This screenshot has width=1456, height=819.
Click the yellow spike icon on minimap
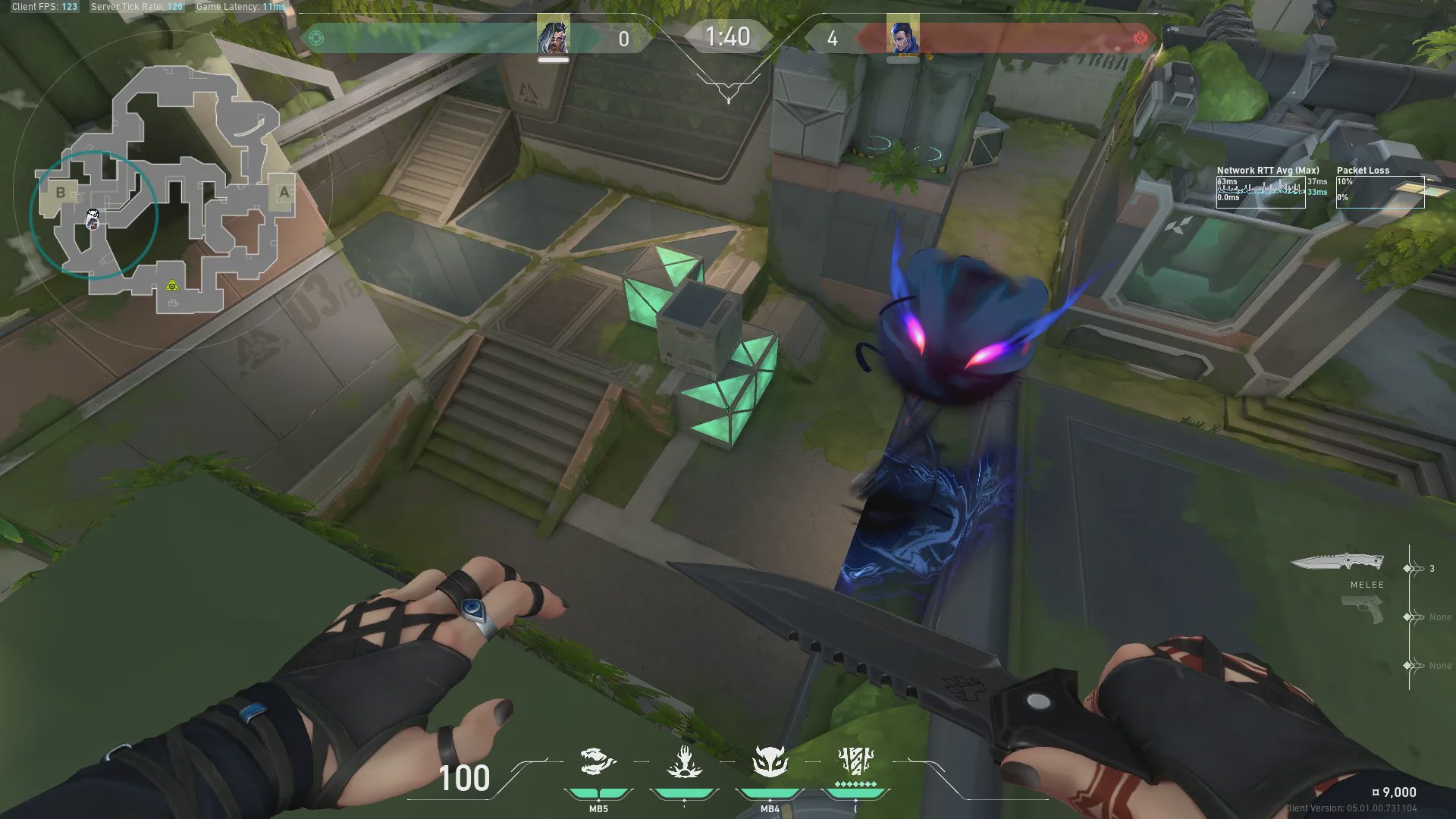click(x=172, y=286)
